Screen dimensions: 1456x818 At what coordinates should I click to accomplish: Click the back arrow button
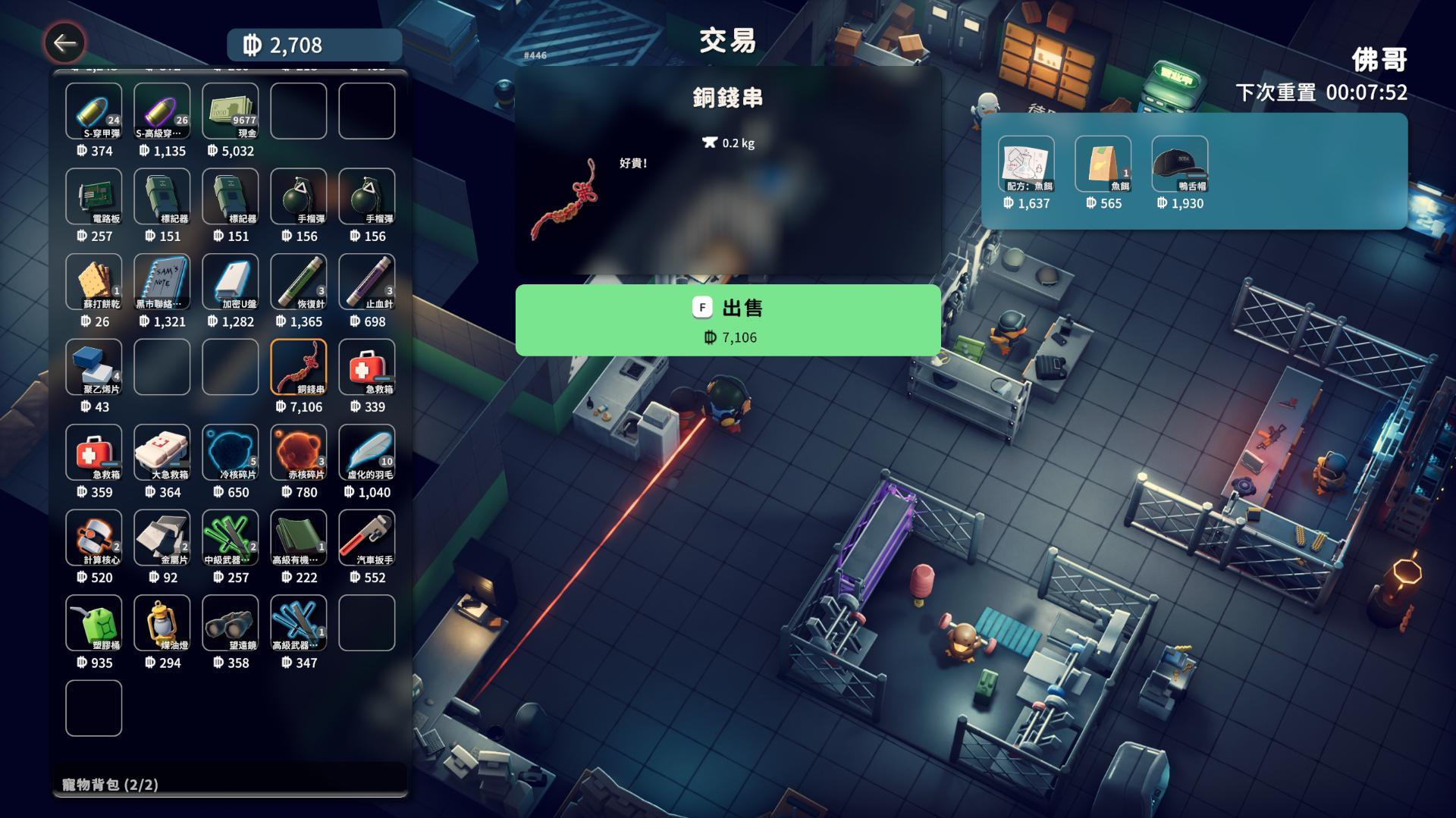click(64, 43)
